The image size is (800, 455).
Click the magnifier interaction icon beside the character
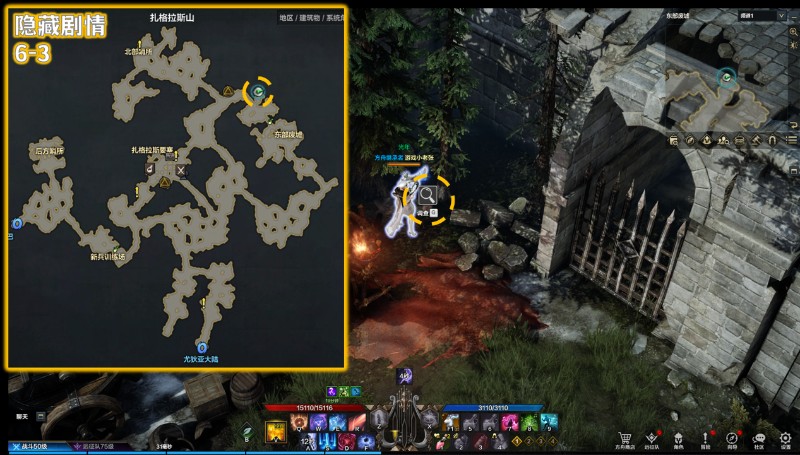tap(427, 196)
